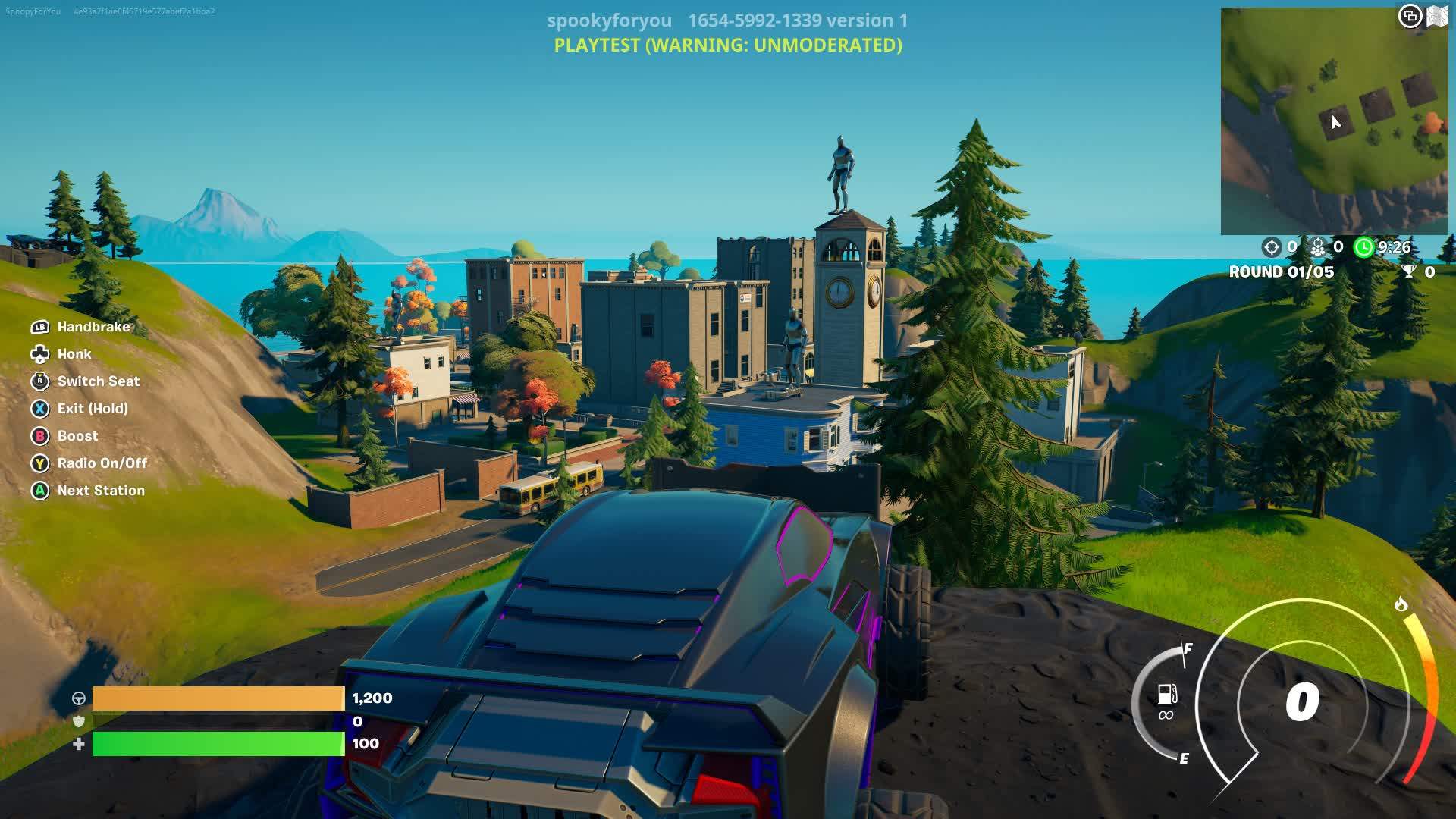Screen dimensions: 1456x819
Task: Click the shield icon next to the armor value
Action: point(78,722)
